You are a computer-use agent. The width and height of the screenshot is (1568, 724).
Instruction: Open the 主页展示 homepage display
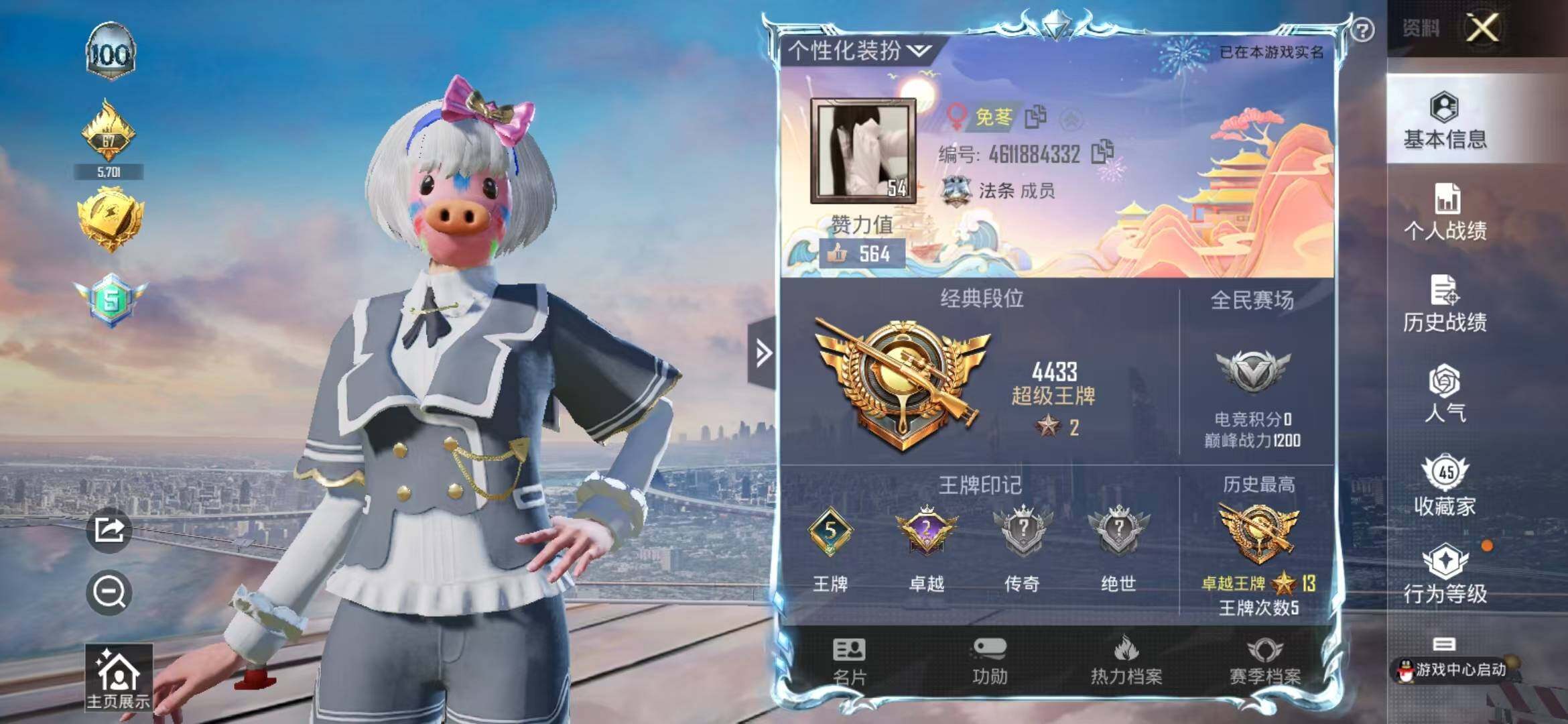(x=118, y=678)
